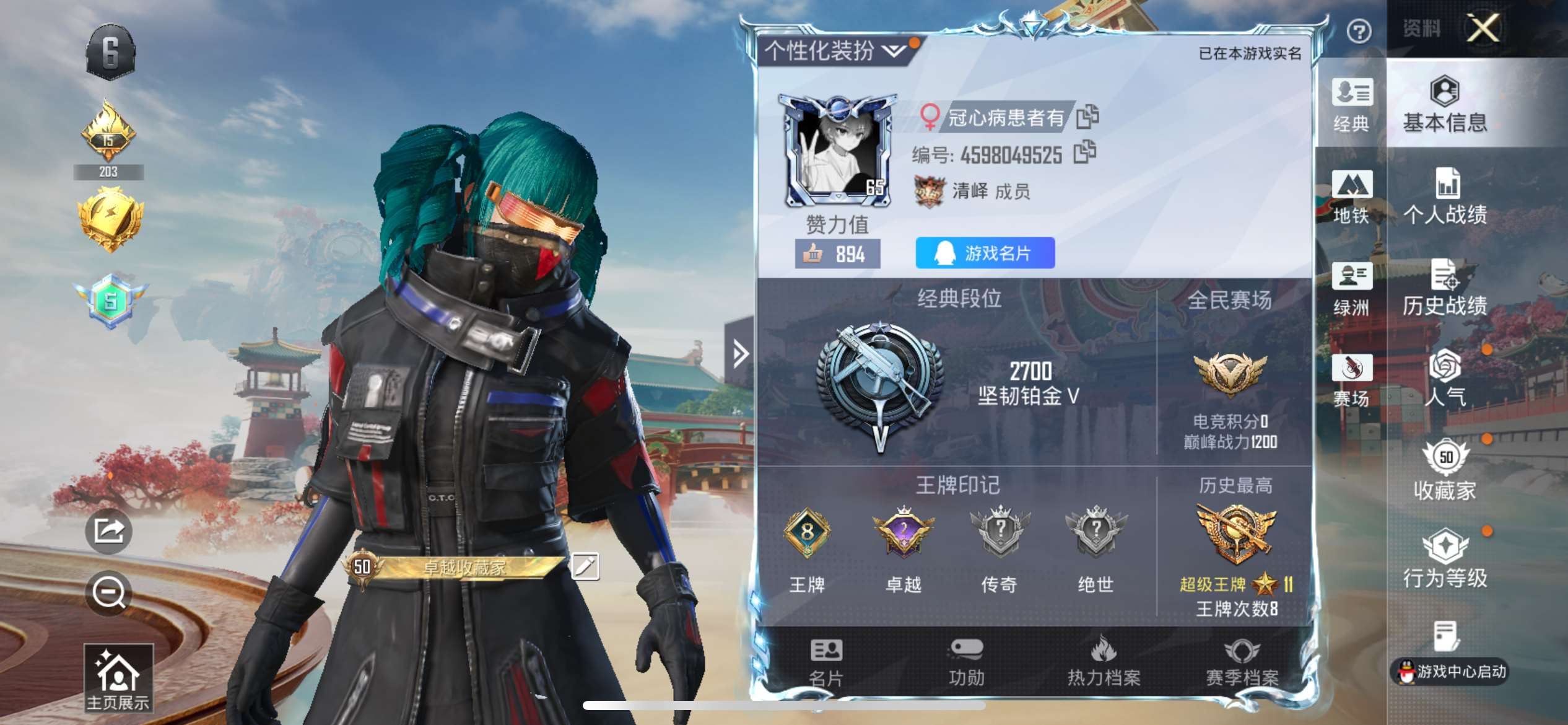Open the question mark help icon
1568x725 pixels.
[1359, 31]
